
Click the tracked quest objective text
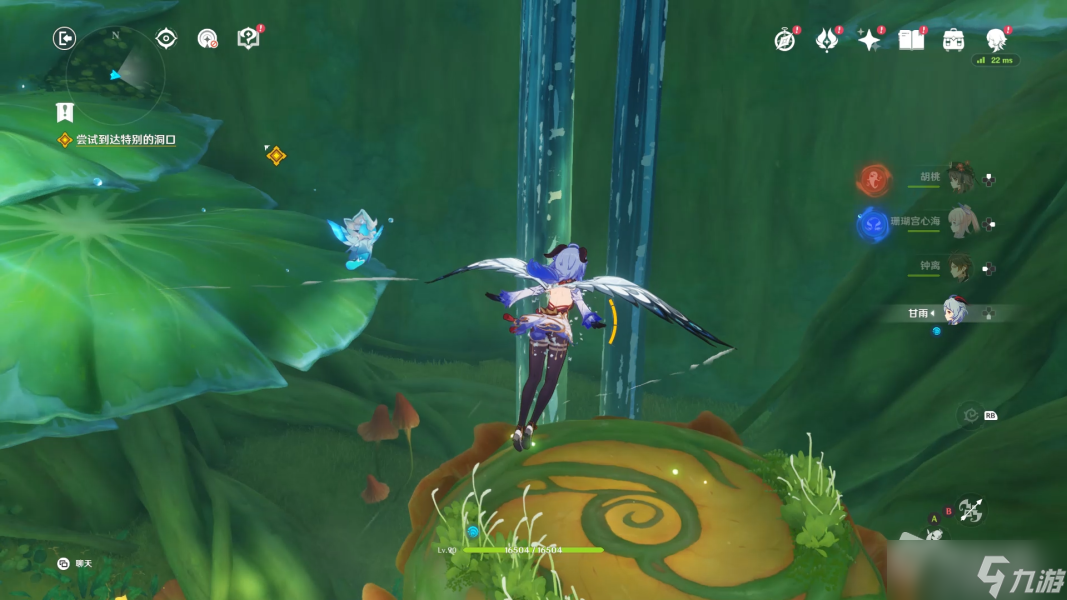click(125, 140)
